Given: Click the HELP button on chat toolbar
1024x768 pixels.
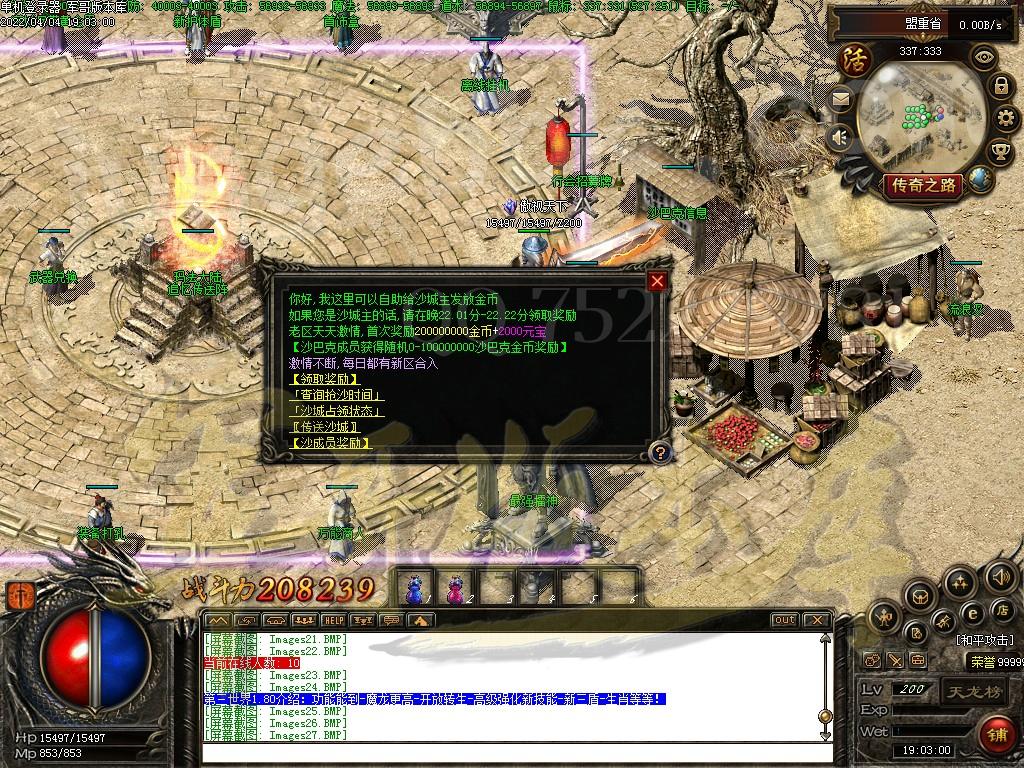Looking at the screenshot, I should (x=333, y=620).
